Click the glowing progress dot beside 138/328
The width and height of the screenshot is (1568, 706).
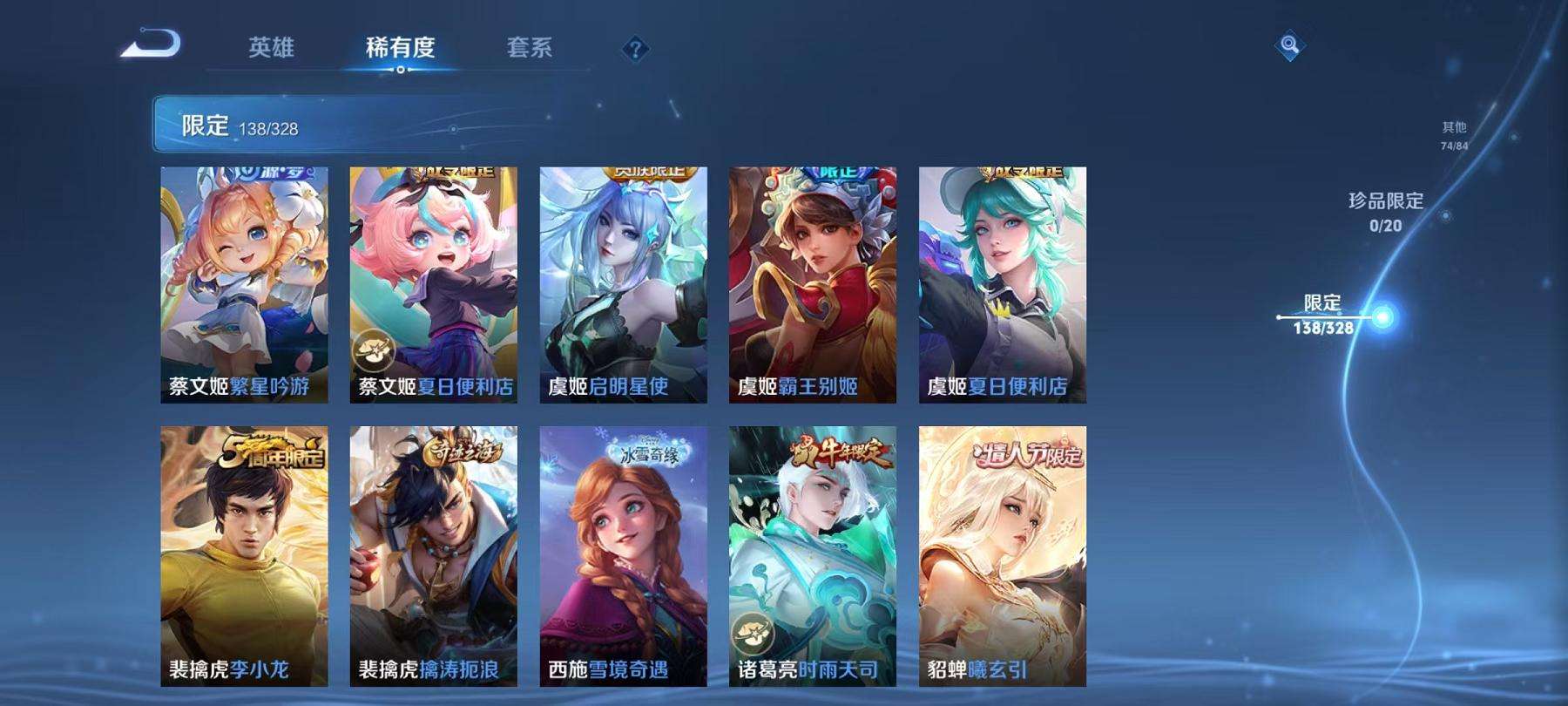[1381, 316]
